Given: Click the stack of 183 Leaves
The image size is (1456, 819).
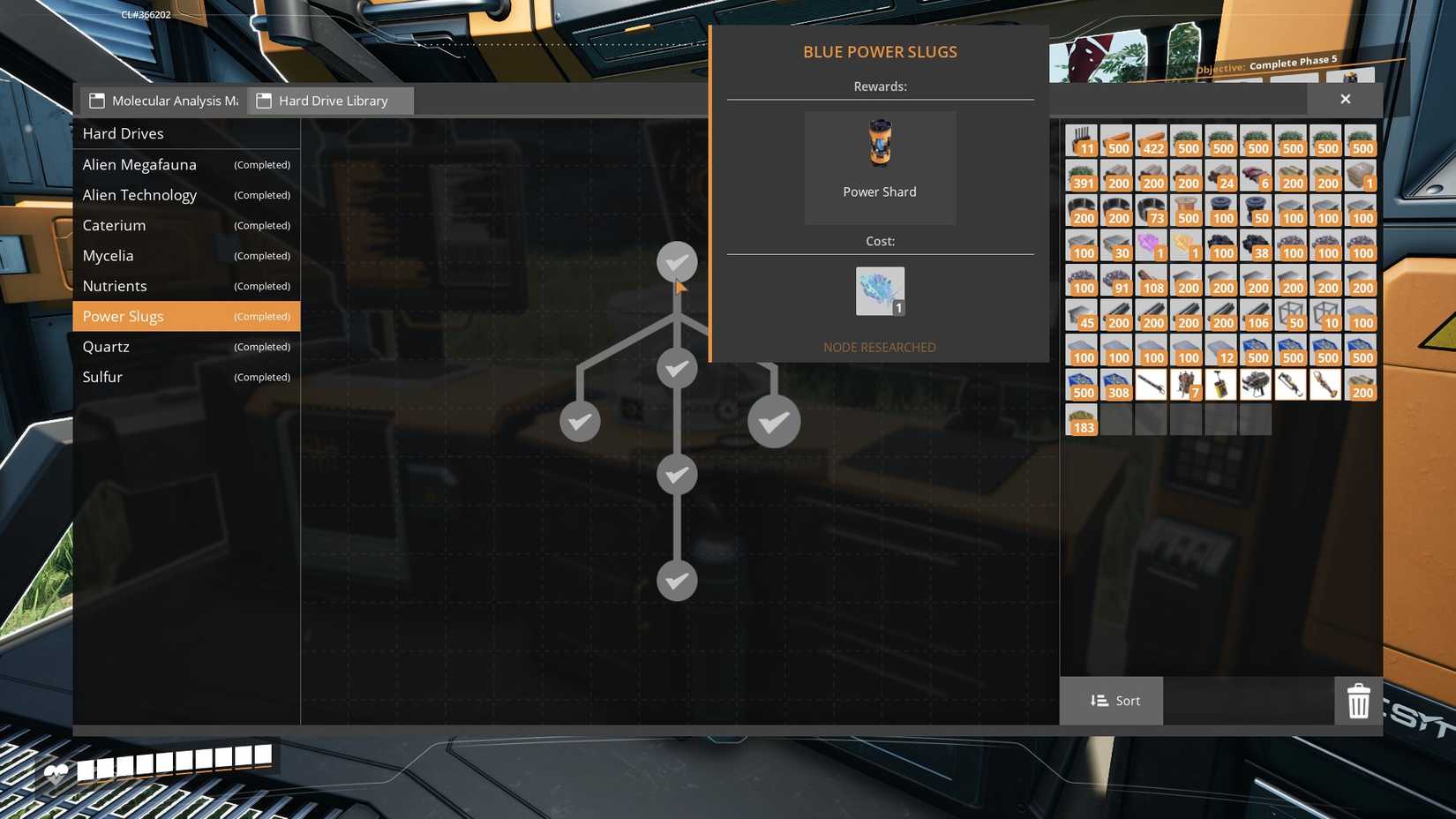Looking at the screenshot, I should pos(1082,419).
